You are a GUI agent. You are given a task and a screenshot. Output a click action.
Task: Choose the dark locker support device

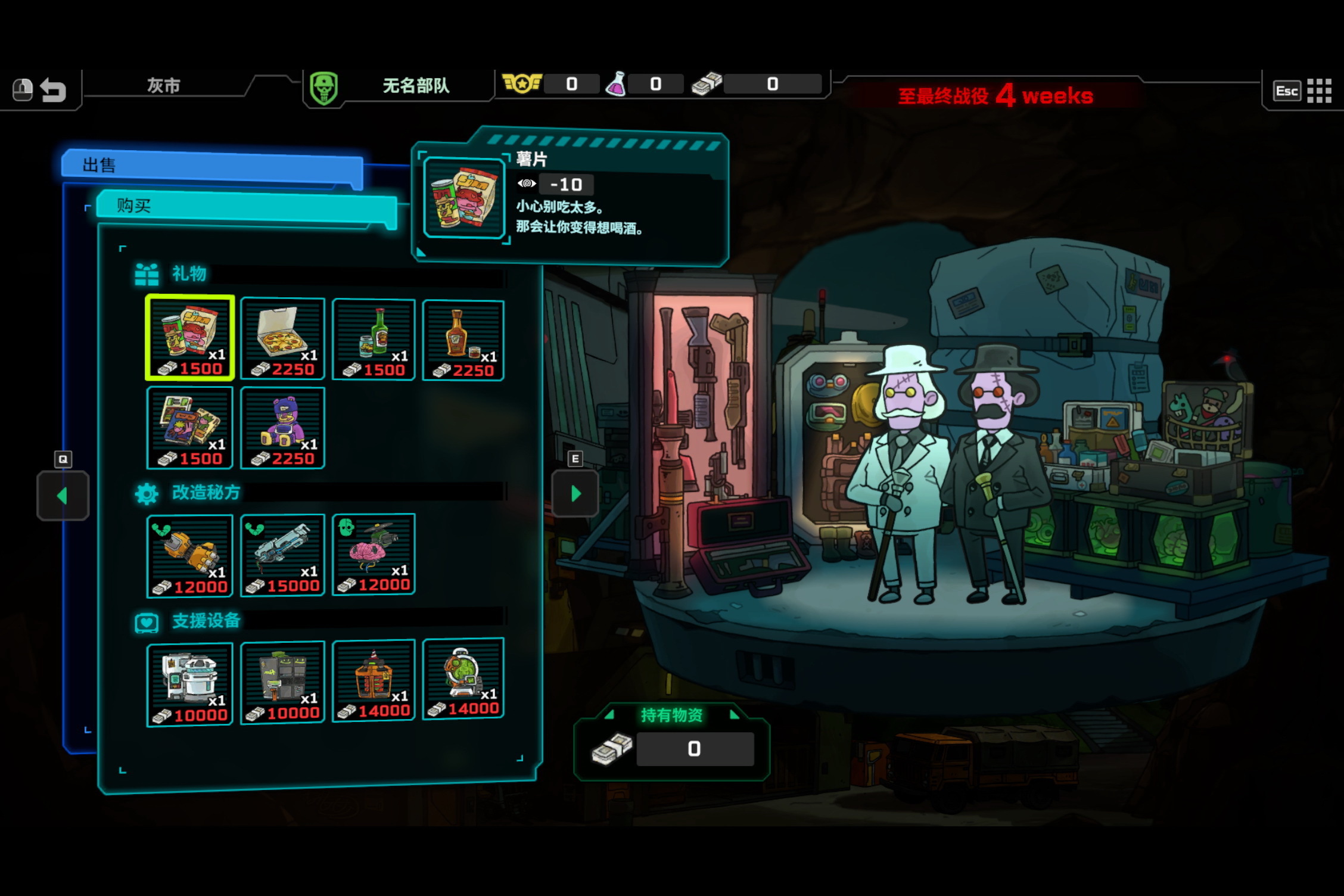pos(282,682)
